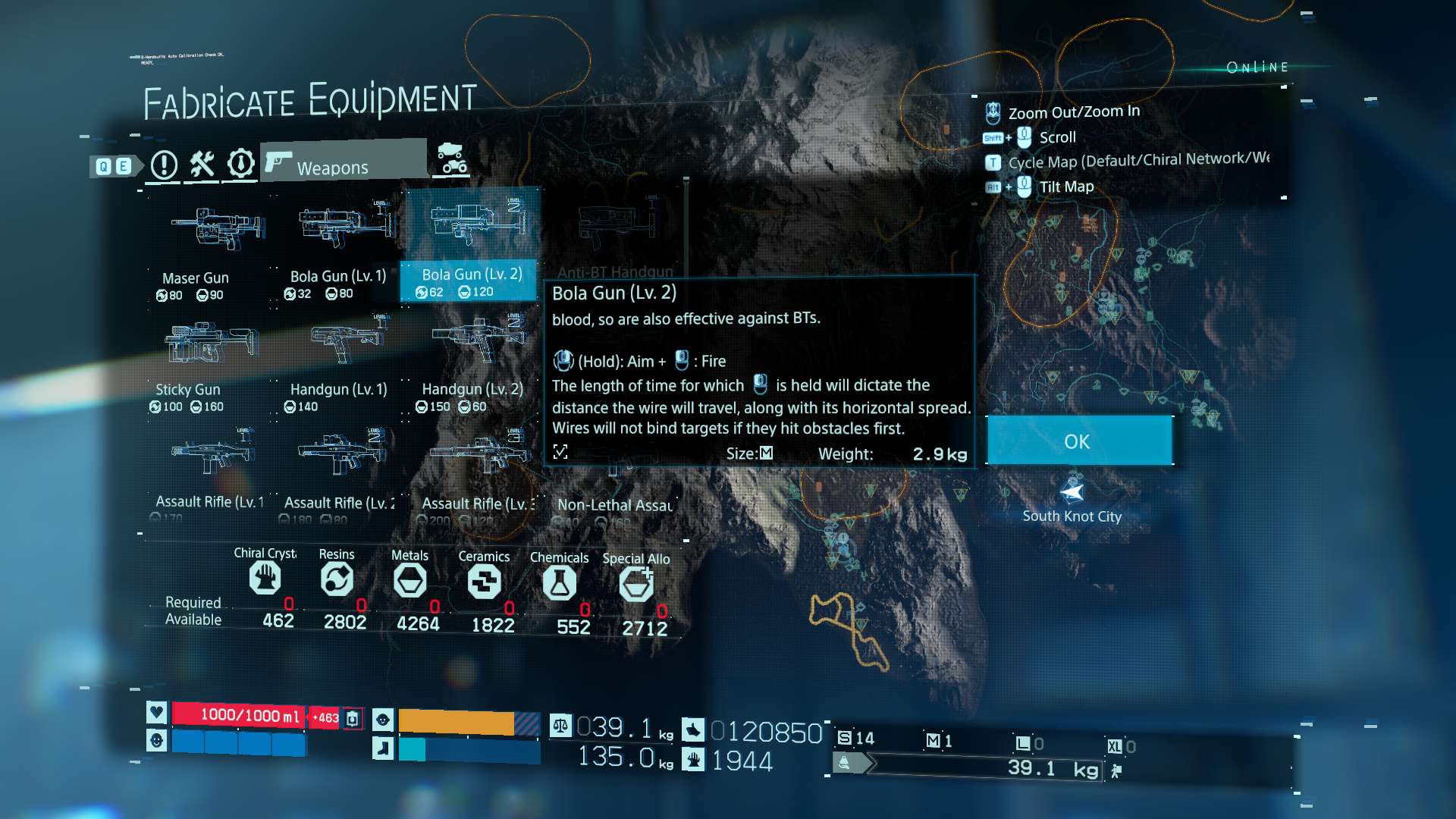Open the vehicles category tab
Screen dimensions: 1456x819
(x=452, y=158)
